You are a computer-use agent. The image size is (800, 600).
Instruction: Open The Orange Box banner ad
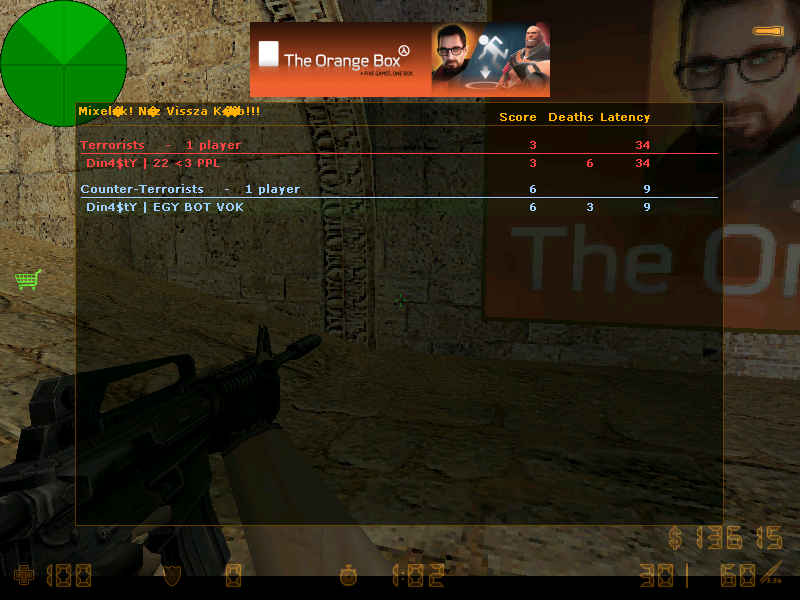(399, 60)
